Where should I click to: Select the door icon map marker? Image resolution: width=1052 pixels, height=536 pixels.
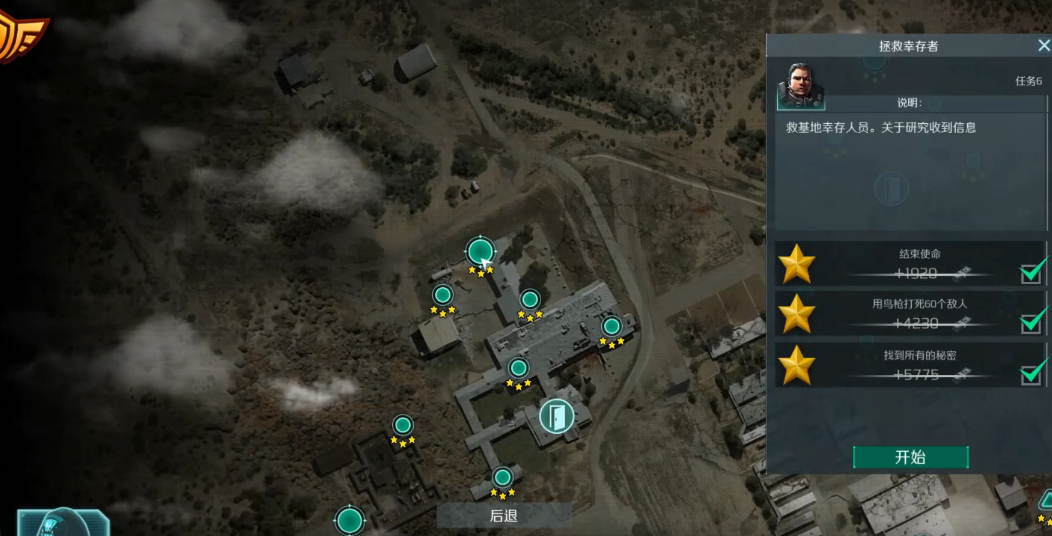tap(555, 416)
